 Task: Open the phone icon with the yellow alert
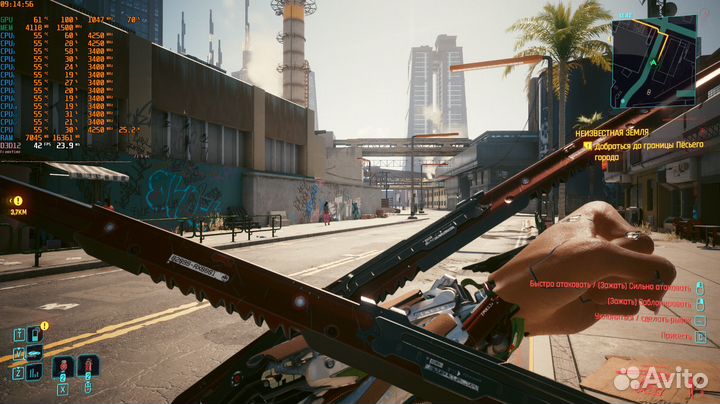[34, 334]
